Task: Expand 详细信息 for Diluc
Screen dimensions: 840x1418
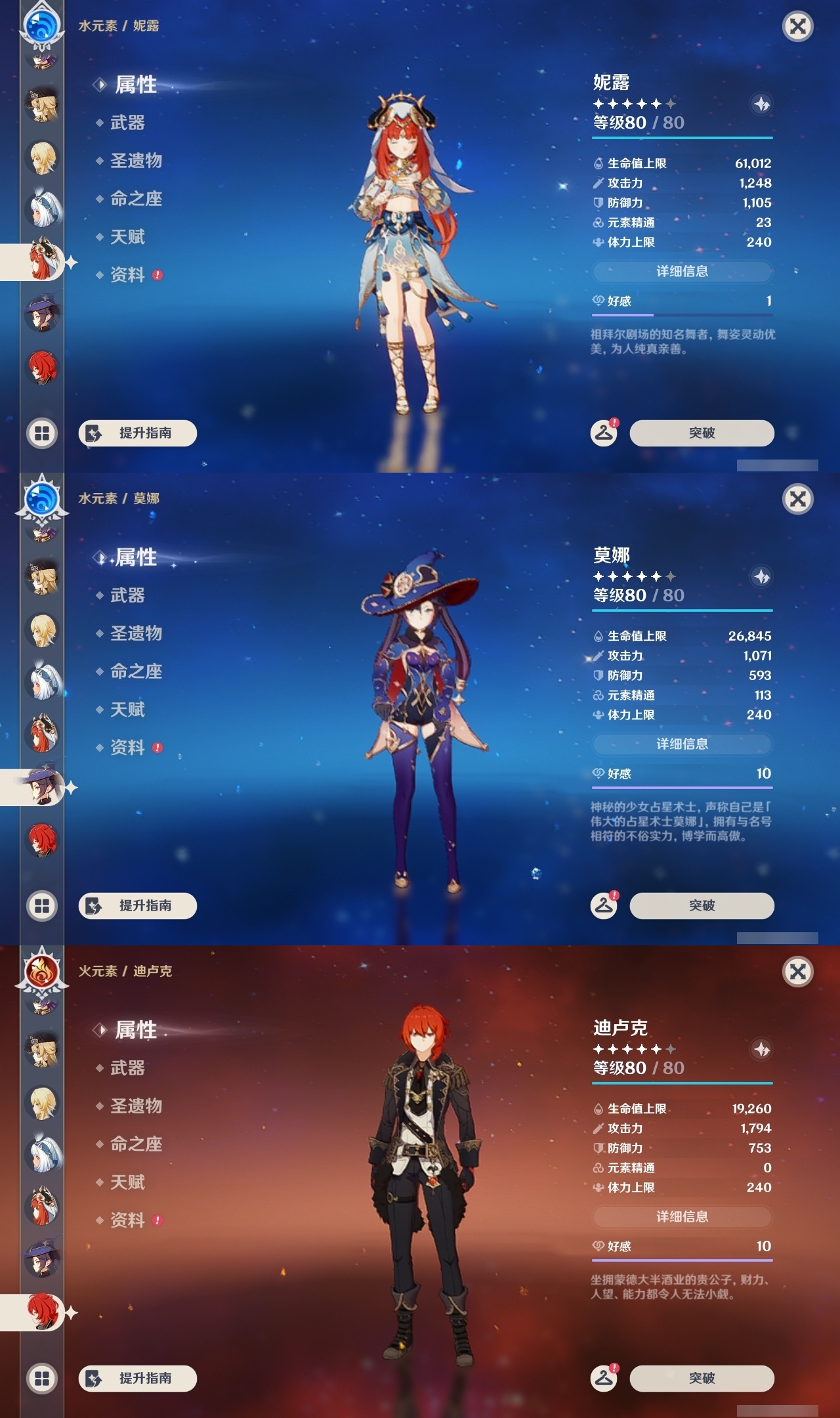Action: click(682, 1217)
